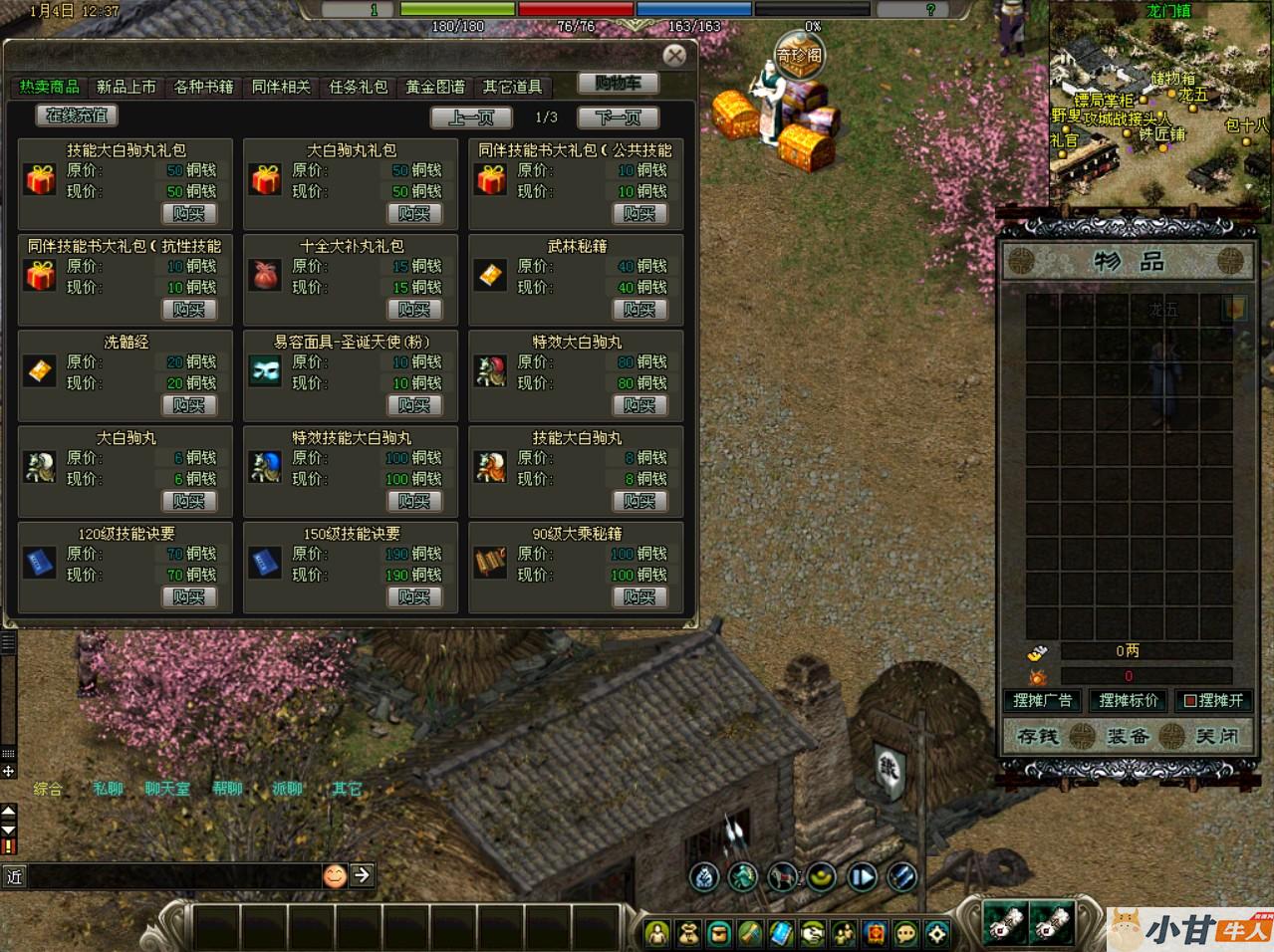The height and width of the screenshot is (952, 1274).
Task: Purchase the 洗髓经 item
Action: point(188,405)
